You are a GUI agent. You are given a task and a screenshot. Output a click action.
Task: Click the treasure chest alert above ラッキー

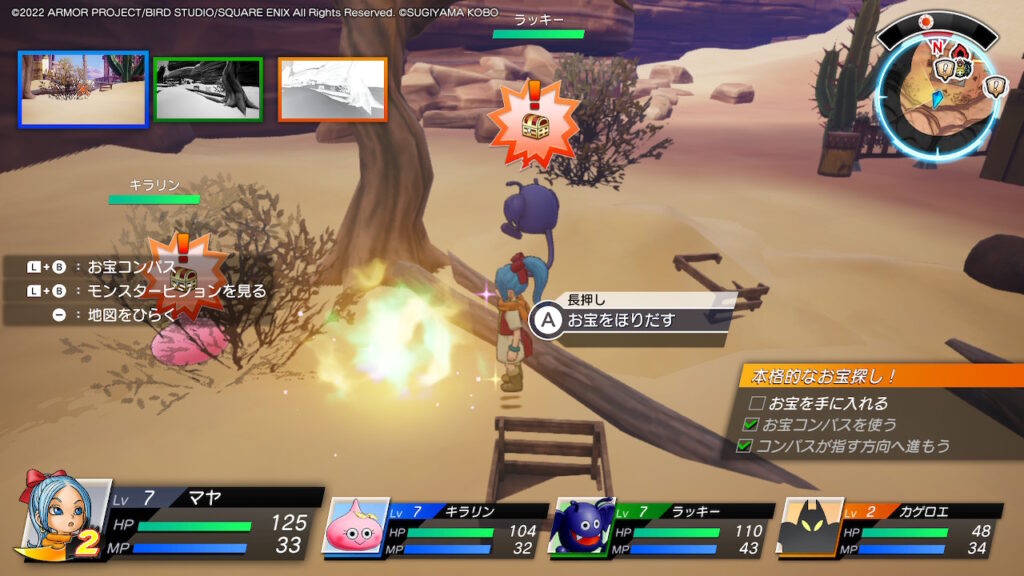click(x=533, y=123)
